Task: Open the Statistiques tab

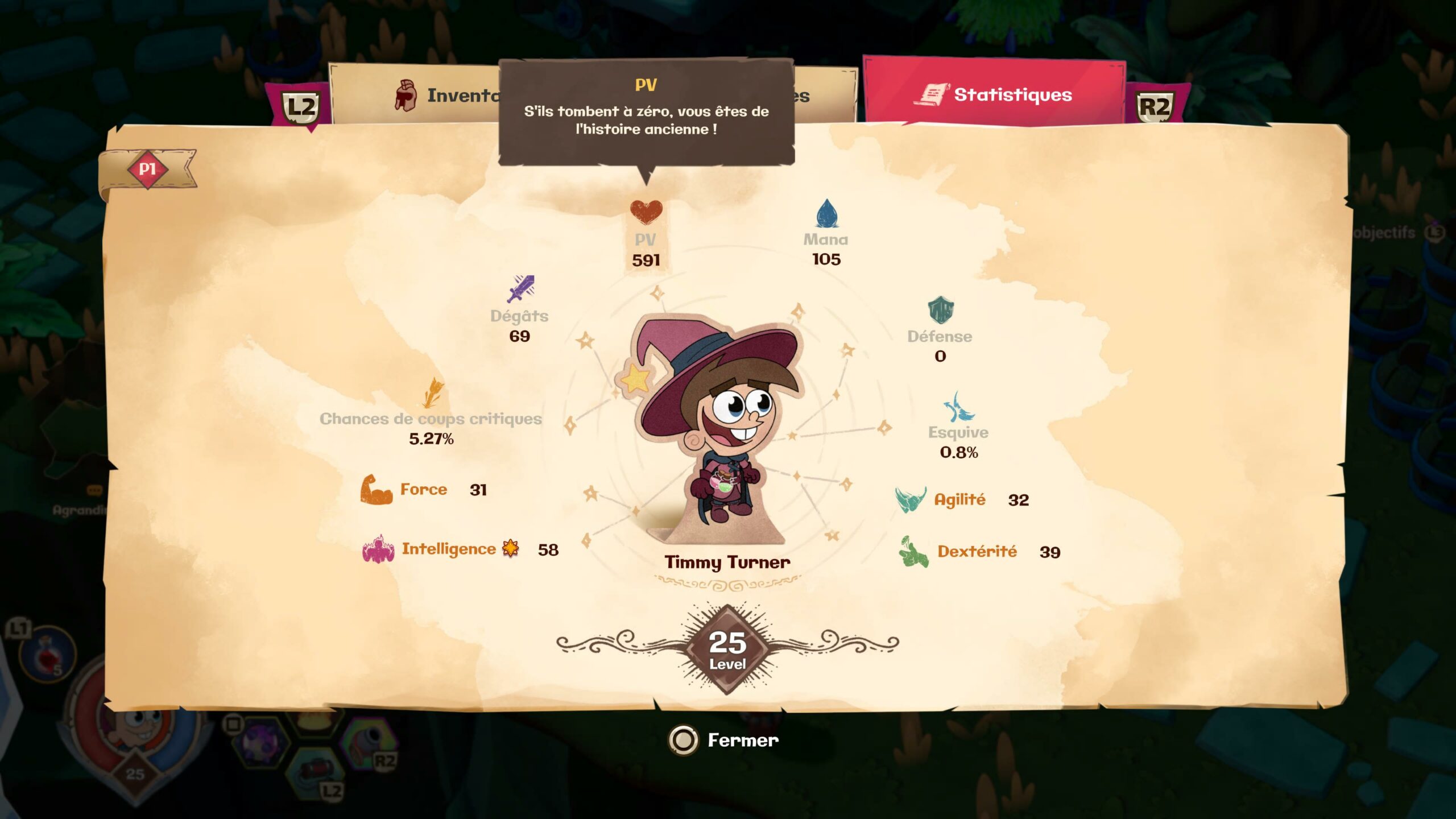Action: tap(994, 94)
